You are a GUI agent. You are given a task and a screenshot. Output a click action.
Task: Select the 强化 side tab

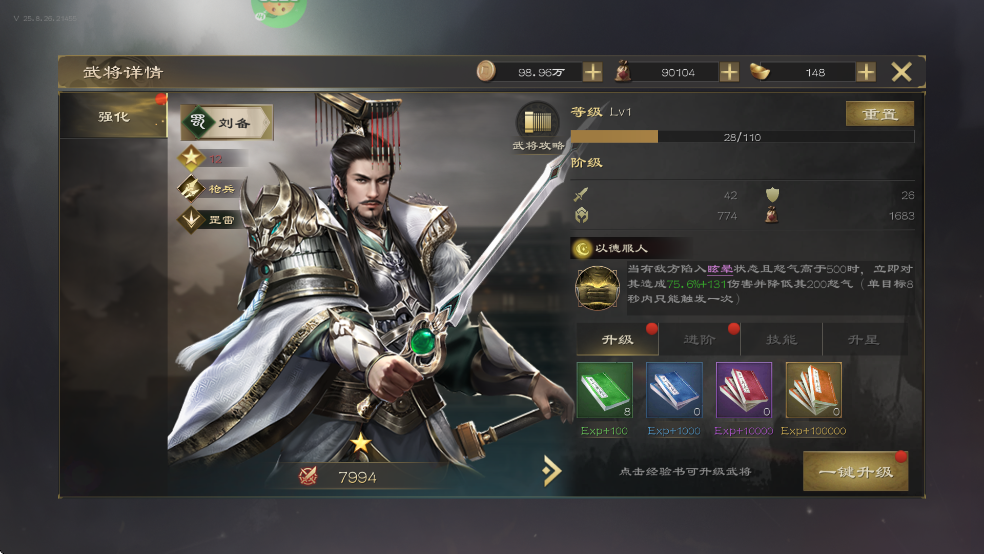[114, 117]
